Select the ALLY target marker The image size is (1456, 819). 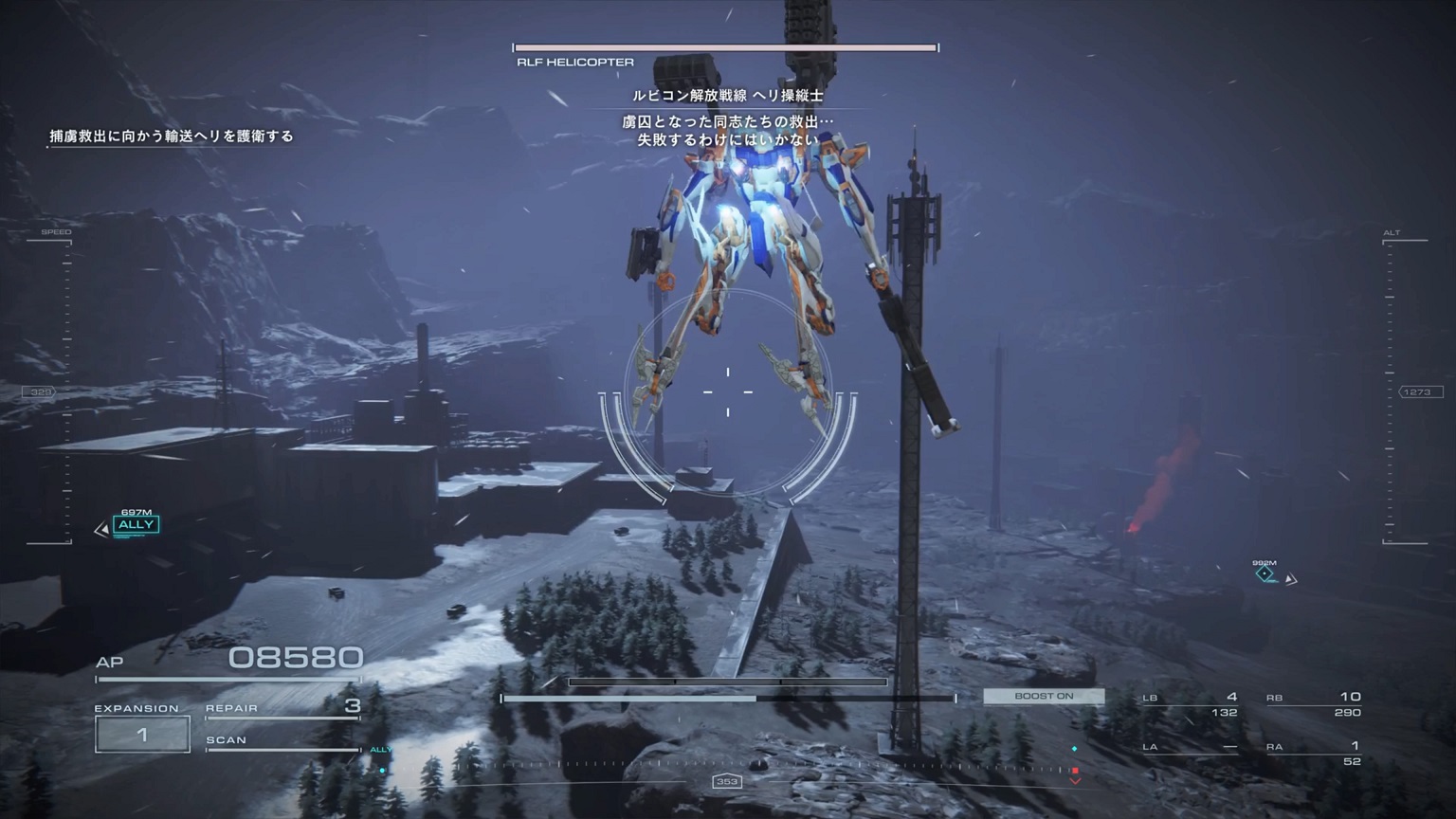pos(136,524)
